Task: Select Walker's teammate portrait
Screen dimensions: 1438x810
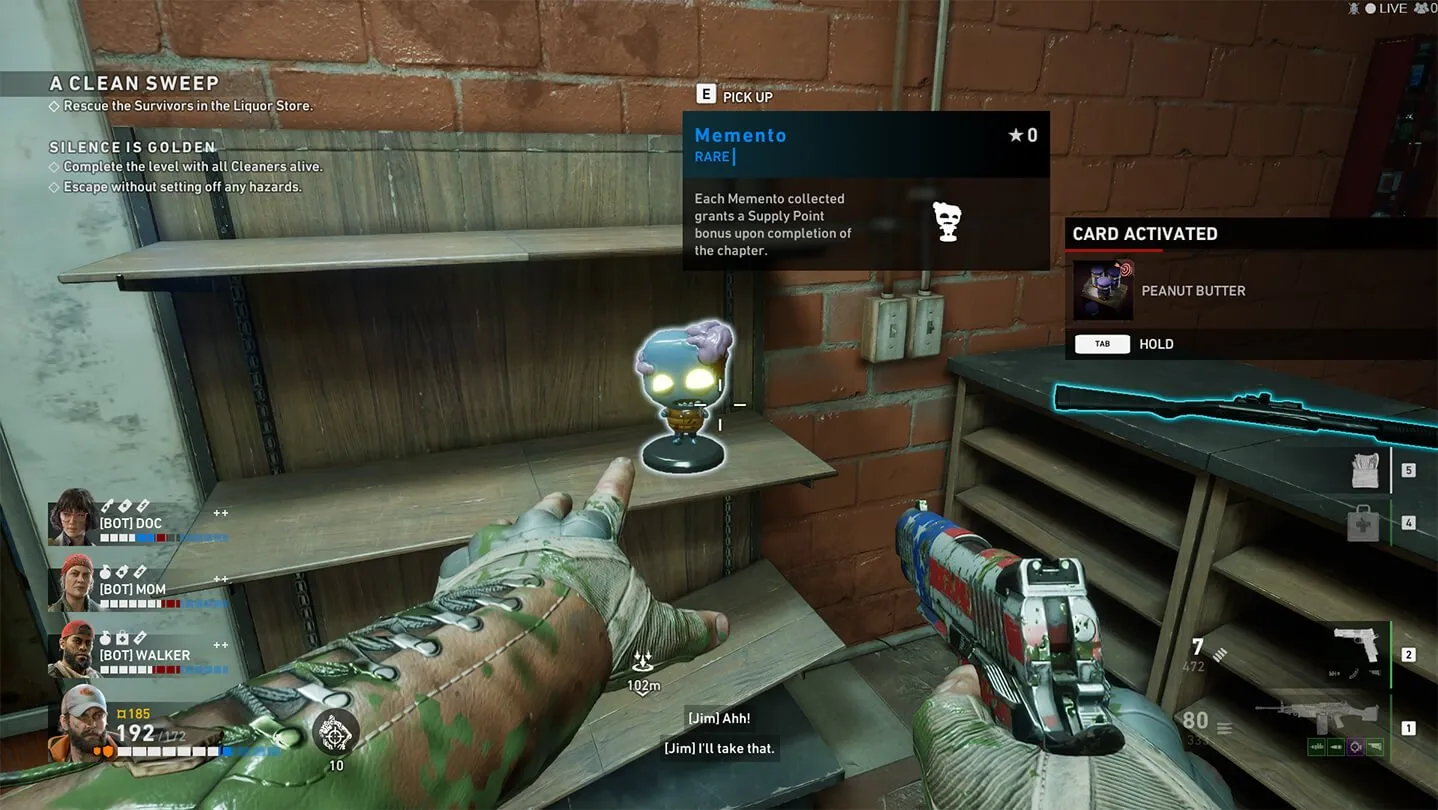Action: (x=72, y=649)
